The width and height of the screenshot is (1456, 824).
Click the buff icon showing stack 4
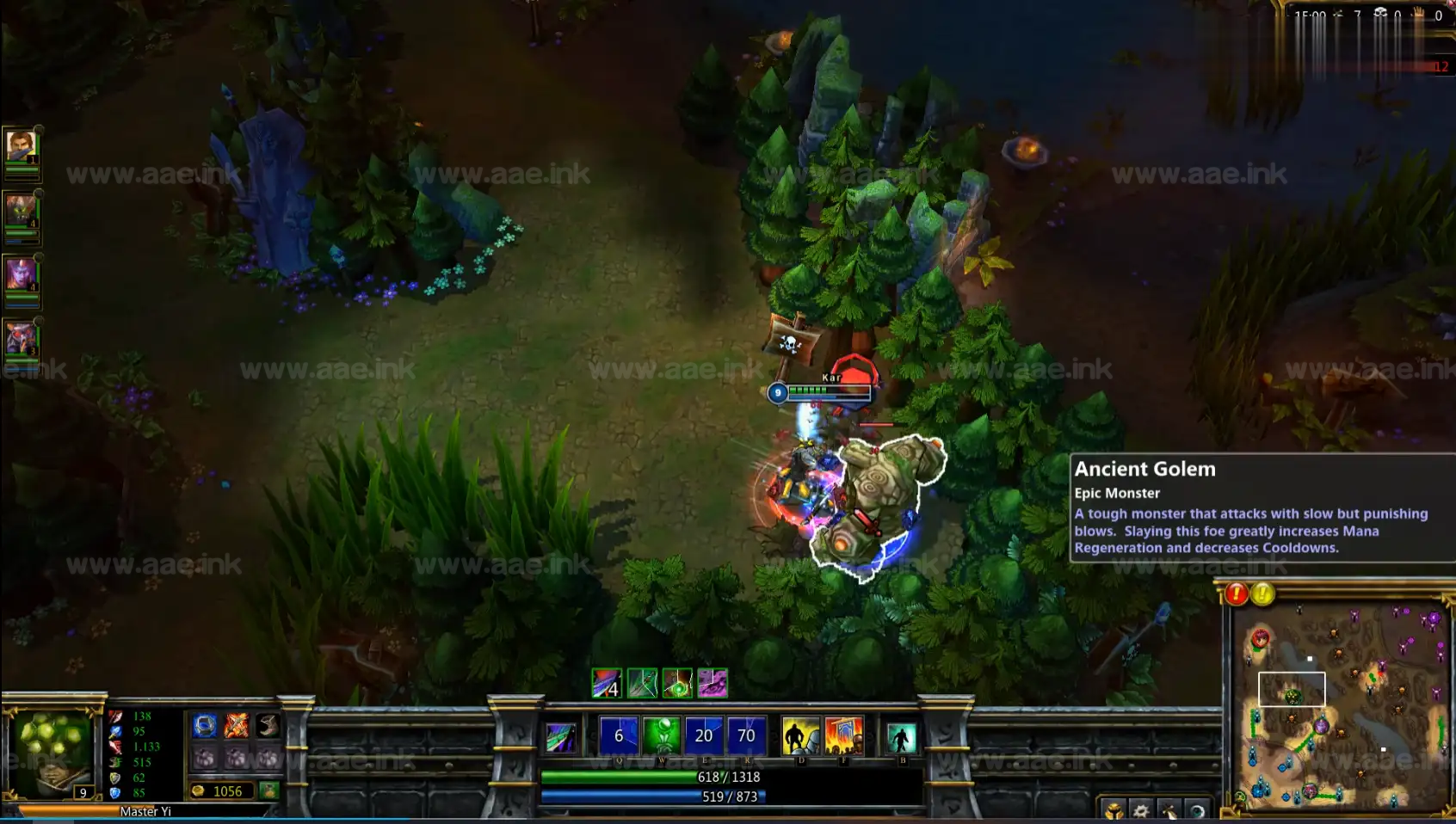[x=607, y=683]
